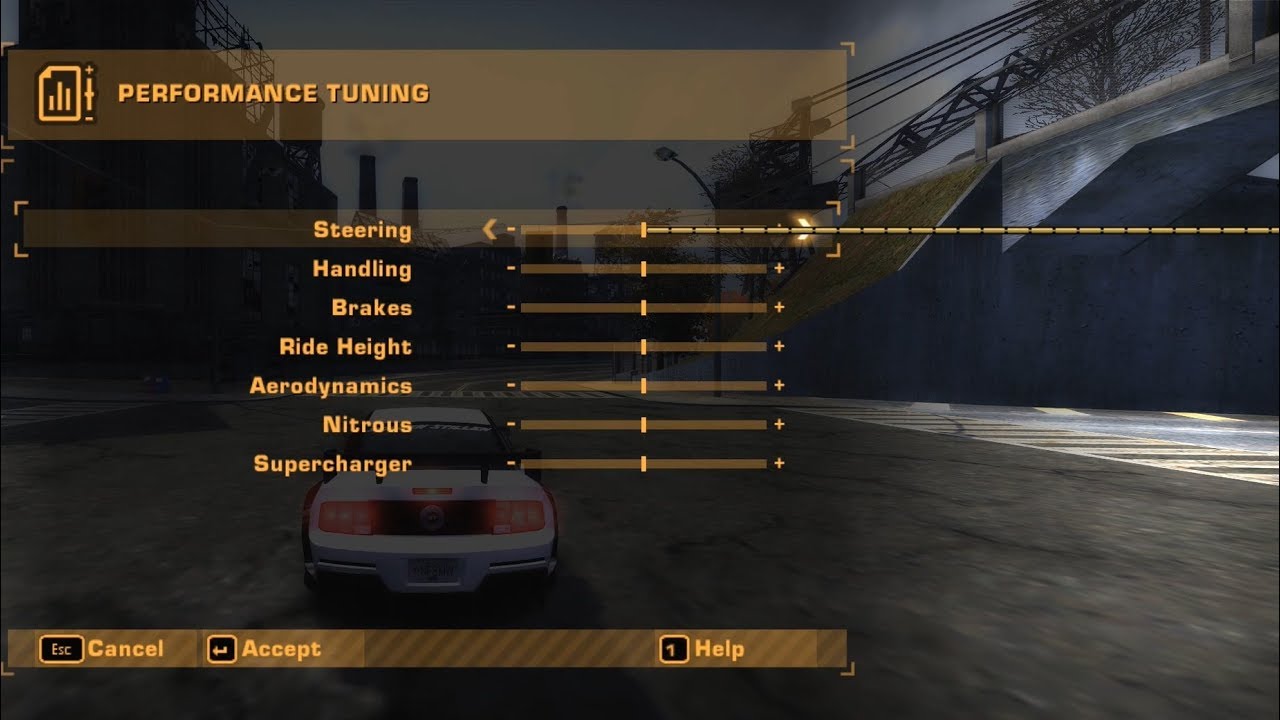Viewport: 1280px width, 720px height.
Task: Decrease Supercharger with its minus sign
Action: point(511,464)
